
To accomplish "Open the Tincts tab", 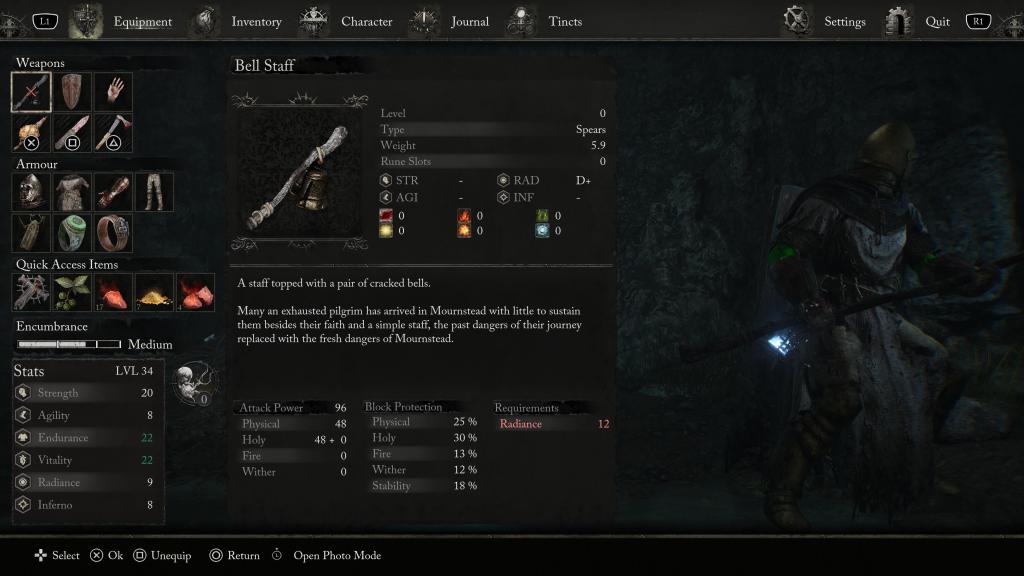I will click(x=565, y=21).
